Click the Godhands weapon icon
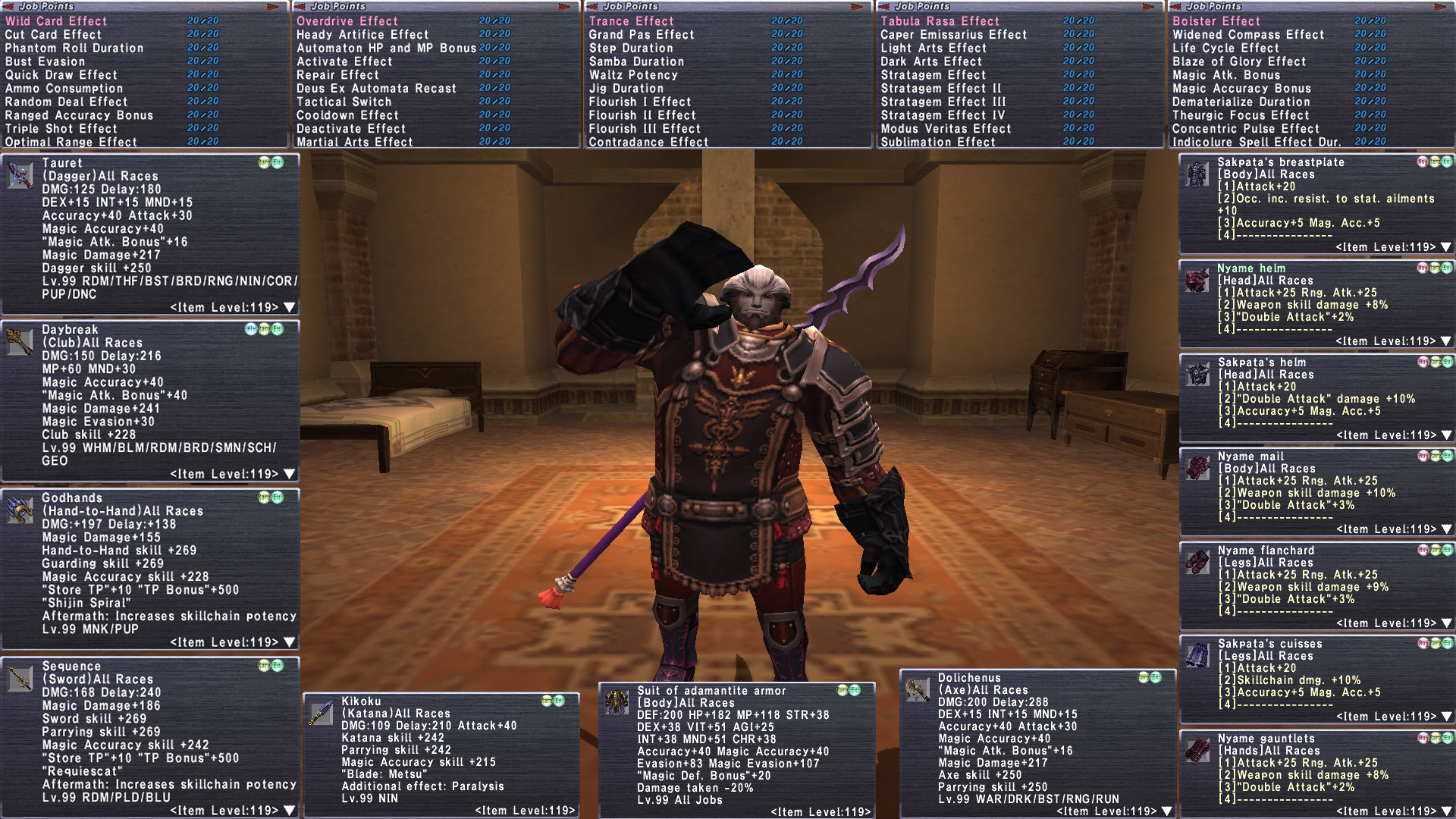1456x819 pixels. tap(20, 510)
